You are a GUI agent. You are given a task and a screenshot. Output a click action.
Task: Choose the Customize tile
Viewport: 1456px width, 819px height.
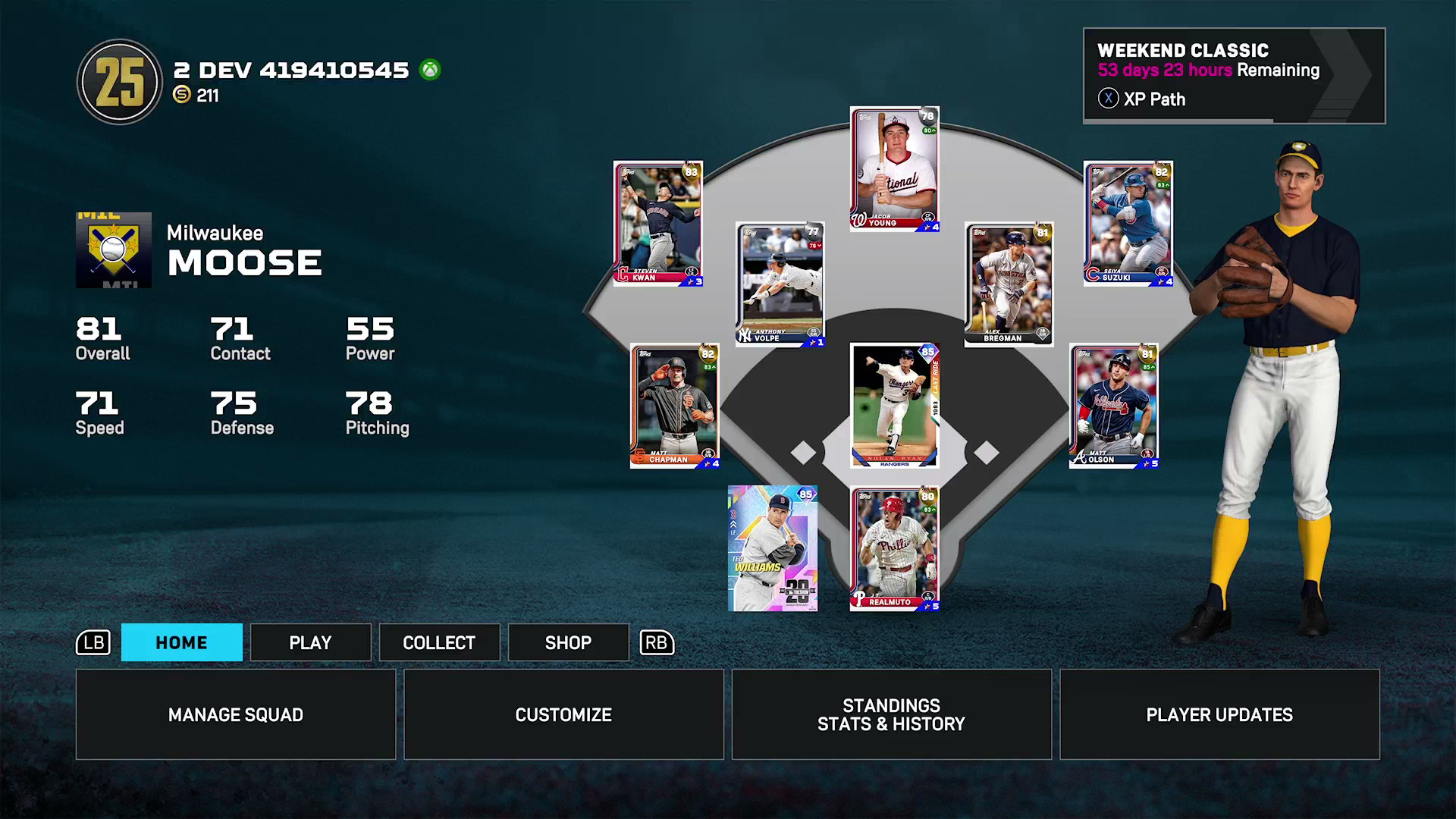563,714
